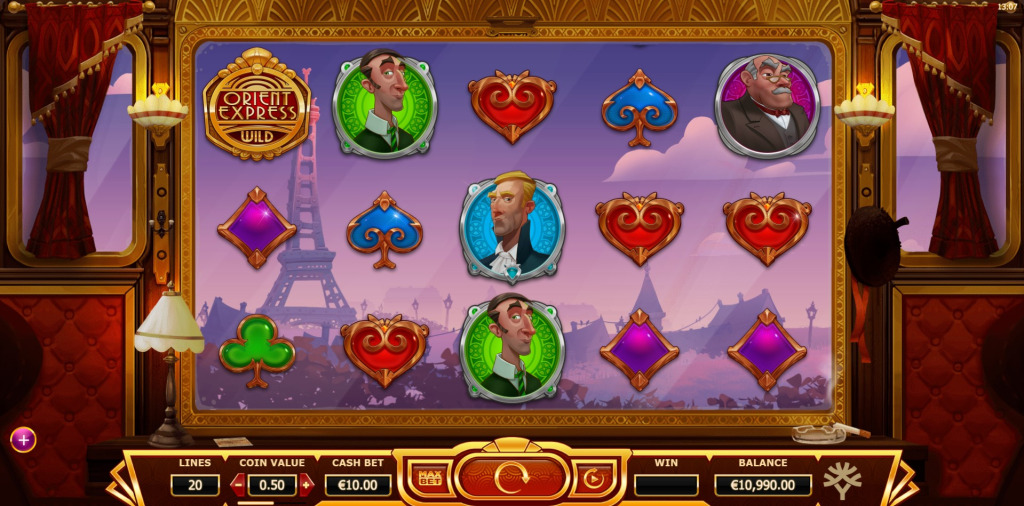Decrease the coin value with minus

(238, 485)
